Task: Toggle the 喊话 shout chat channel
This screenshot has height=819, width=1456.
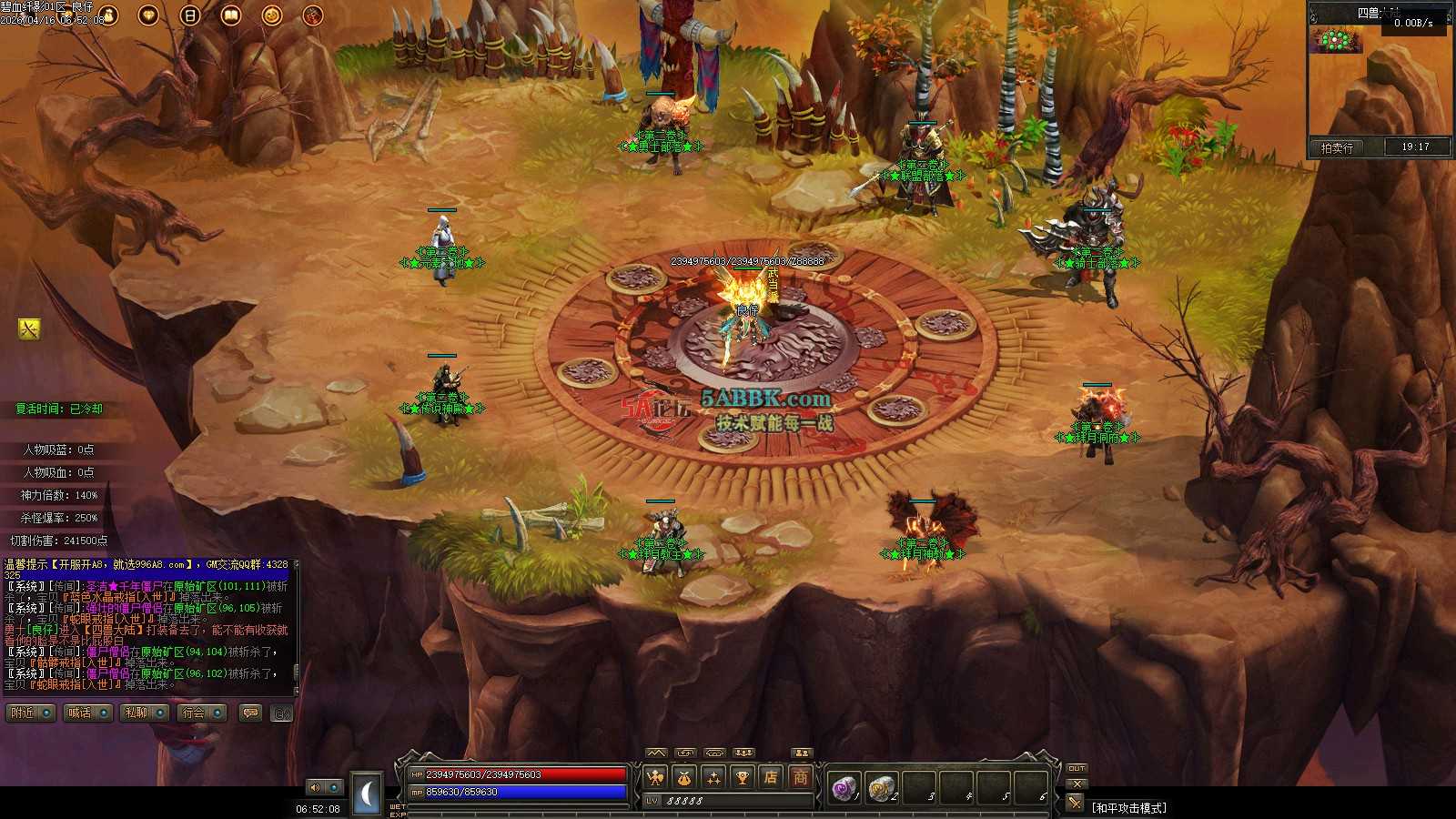Action: (88, 713)
